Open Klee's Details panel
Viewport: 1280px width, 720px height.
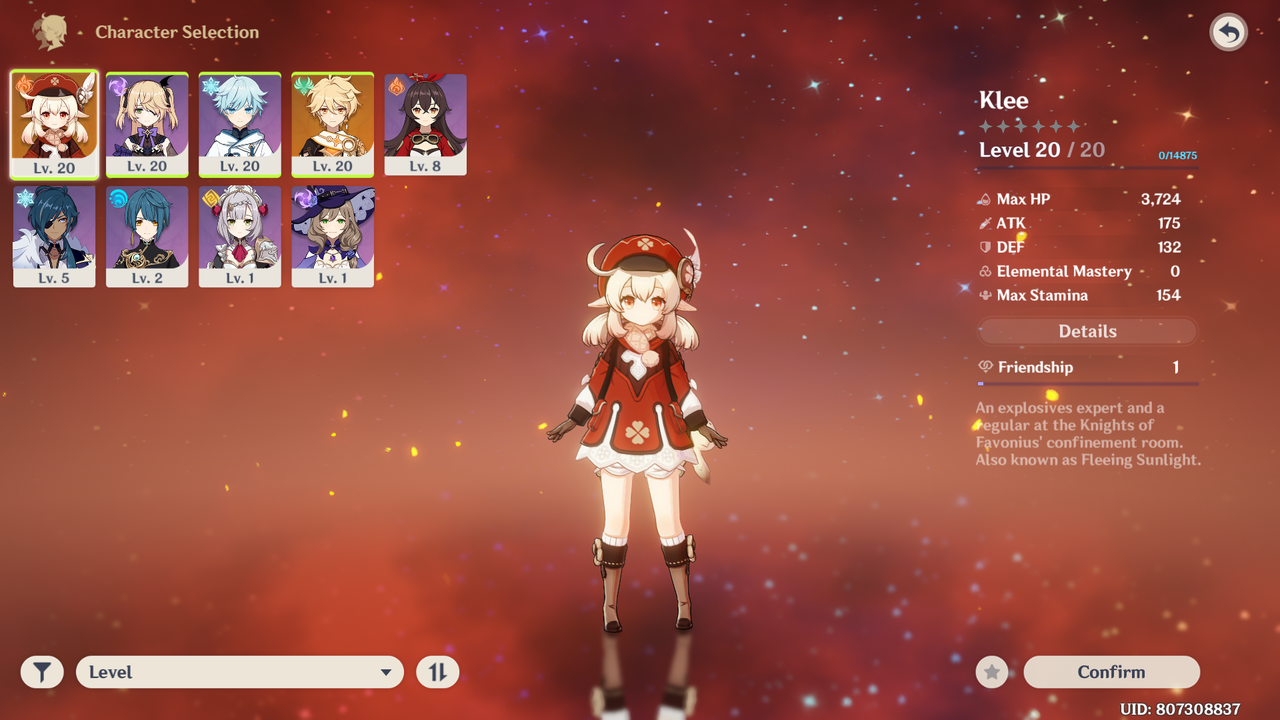pyautogui.click(x=1087, y=331)
